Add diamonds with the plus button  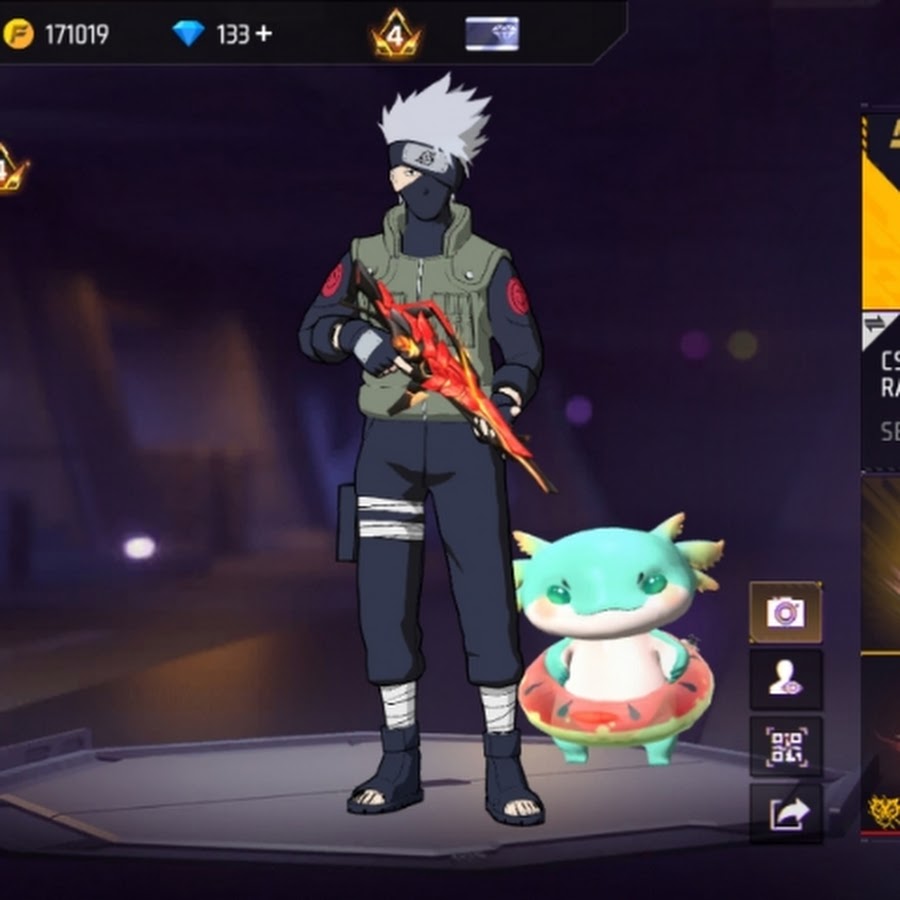tap(263, 34)
